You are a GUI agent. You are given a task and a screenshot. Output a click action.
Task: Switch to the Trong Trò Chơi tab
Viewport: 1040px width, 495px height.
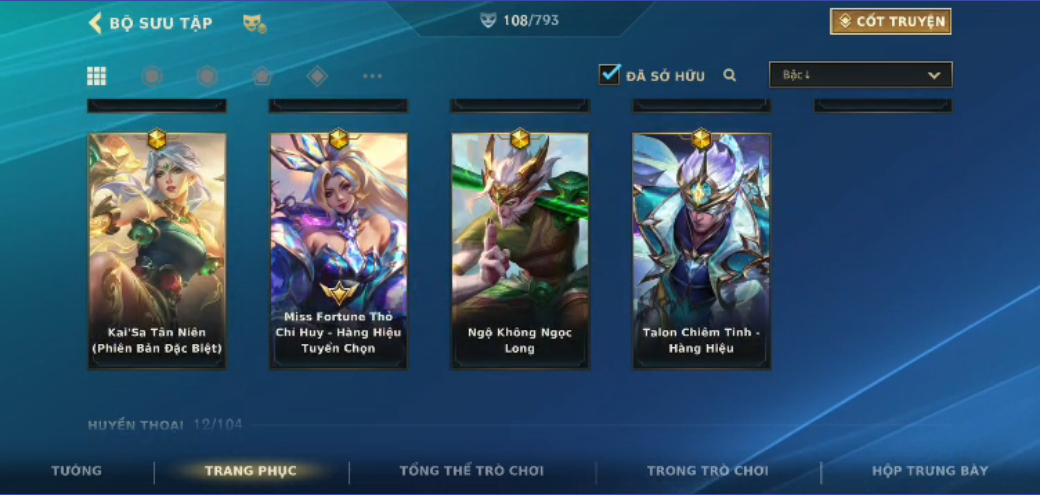pos(708,471)
